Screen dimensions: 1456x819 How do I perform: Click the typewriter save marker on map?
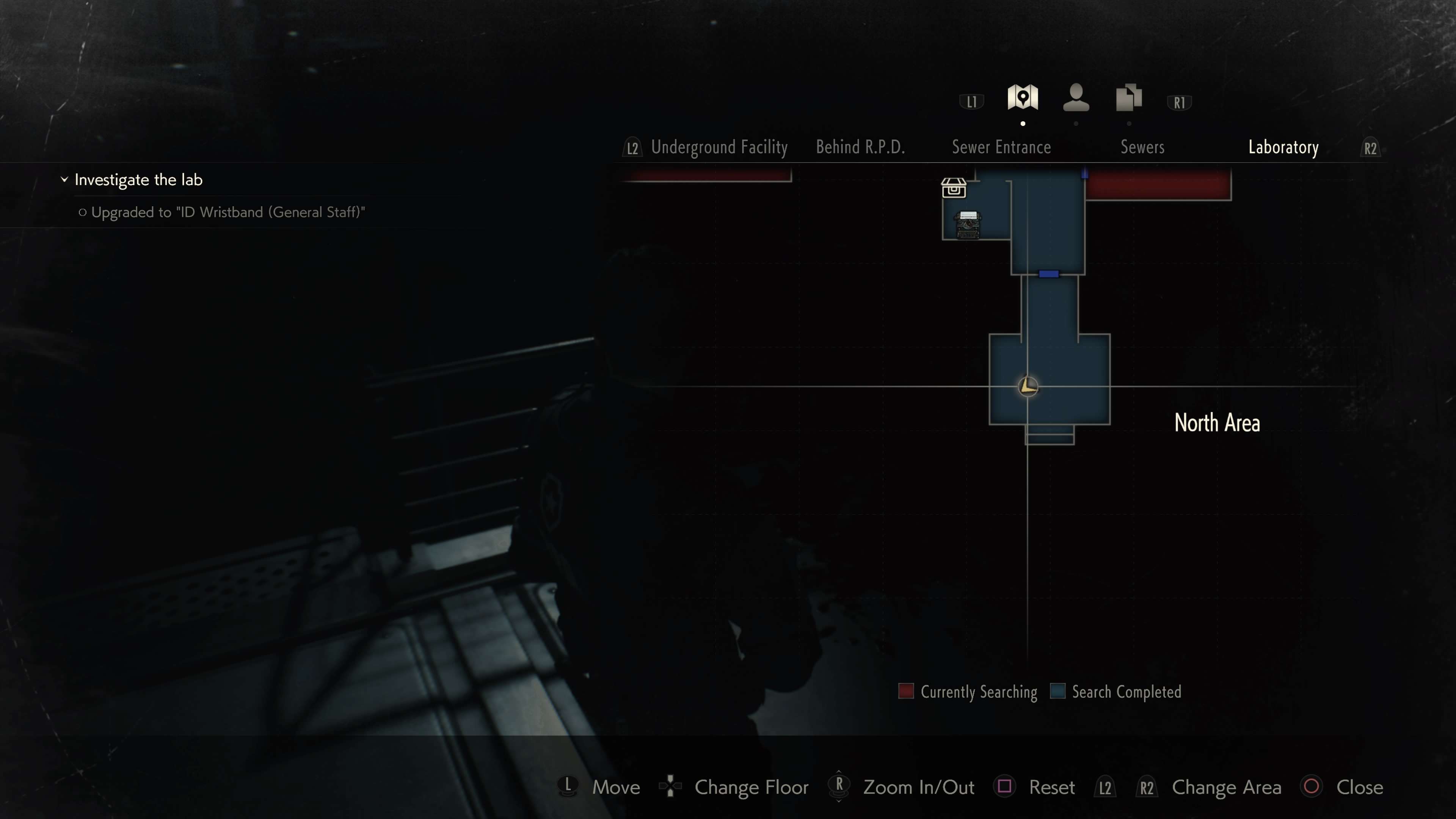point(968,224)
